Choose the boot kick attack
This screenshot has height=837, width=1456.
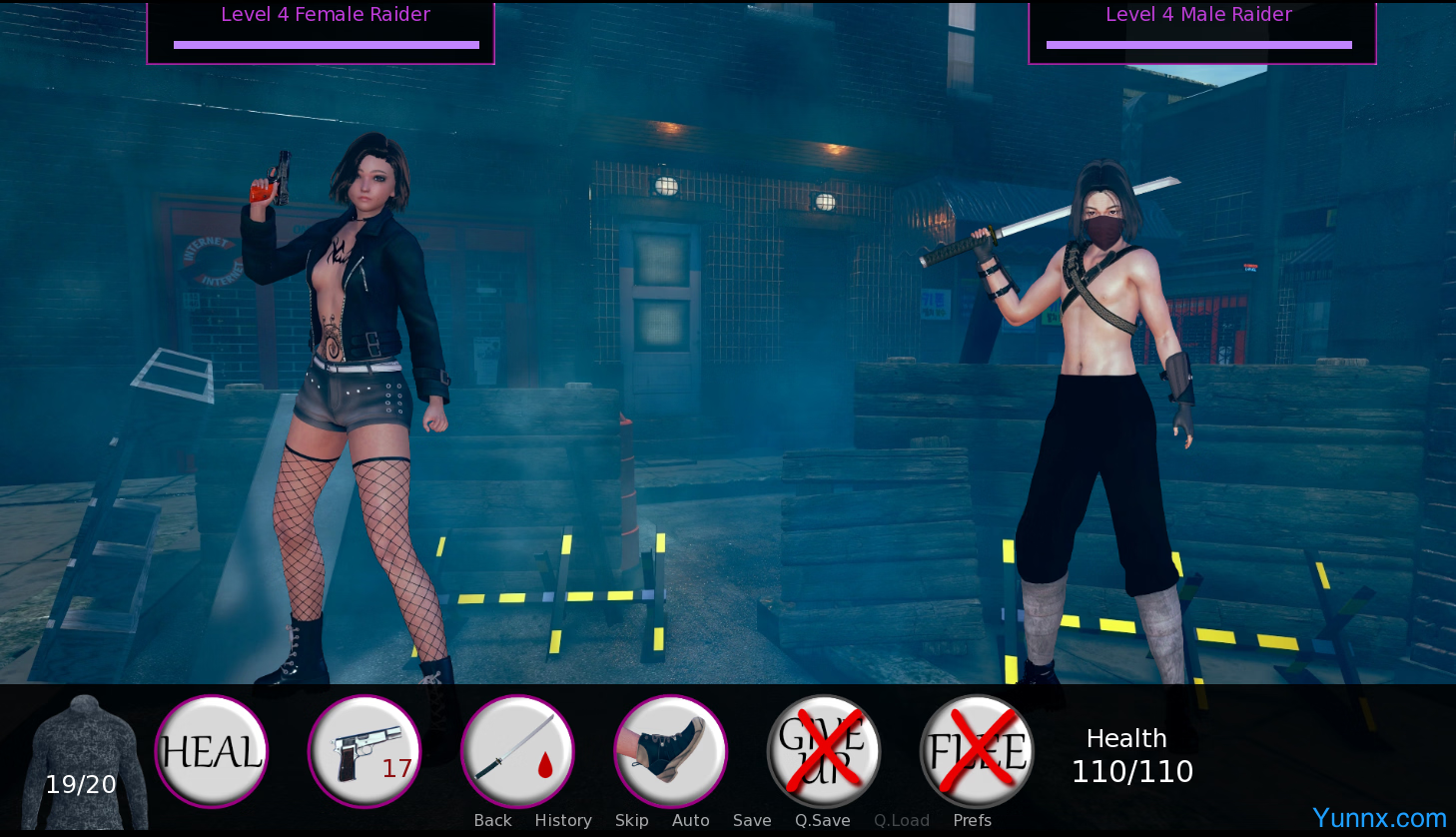[670, 751]
